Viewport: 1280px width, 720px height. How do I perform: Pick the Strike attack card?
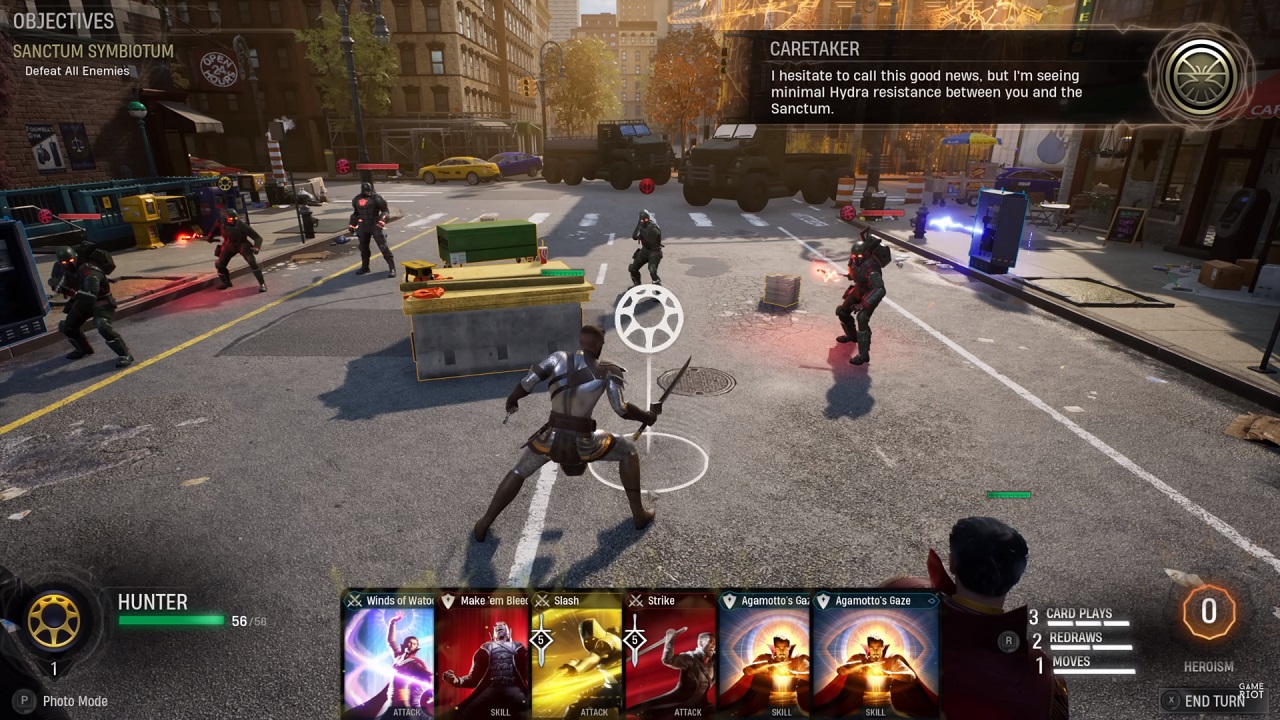tap(672, 655)
